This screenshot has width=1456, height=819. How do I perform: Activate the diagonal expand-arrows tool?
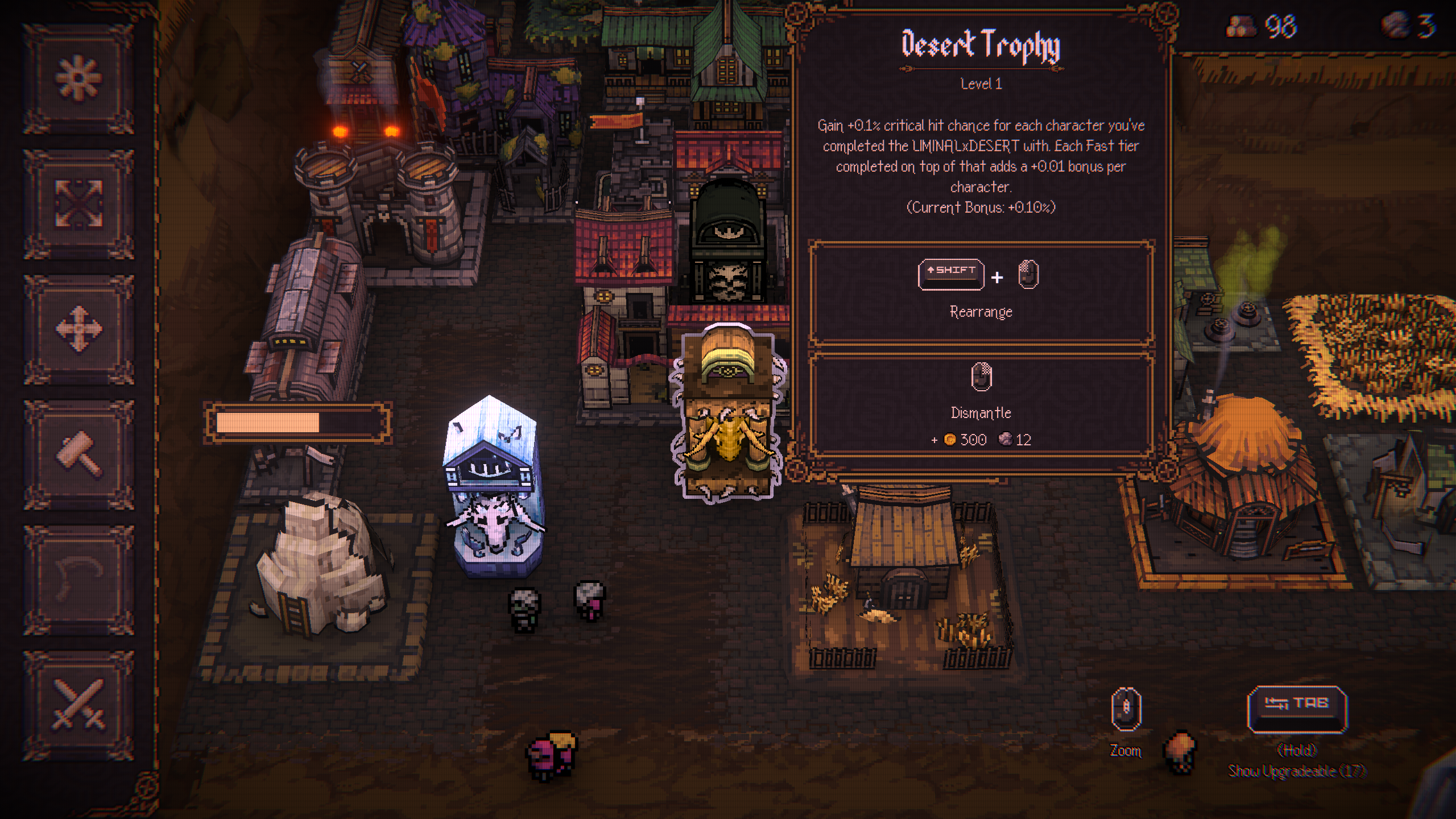tap(78, 204)
